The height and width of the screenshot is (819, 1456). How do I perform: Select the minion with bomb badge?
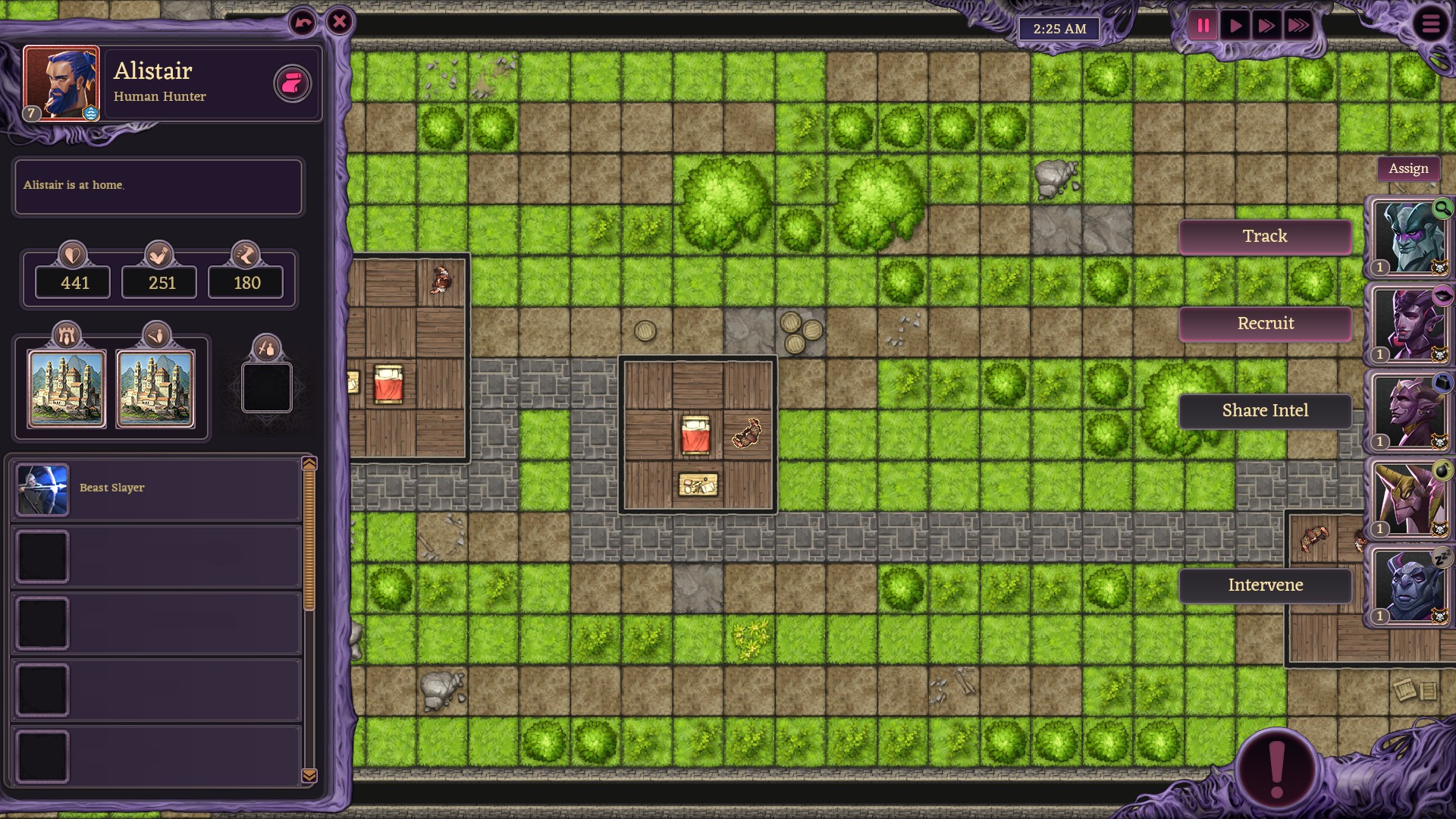point(1409,500)
